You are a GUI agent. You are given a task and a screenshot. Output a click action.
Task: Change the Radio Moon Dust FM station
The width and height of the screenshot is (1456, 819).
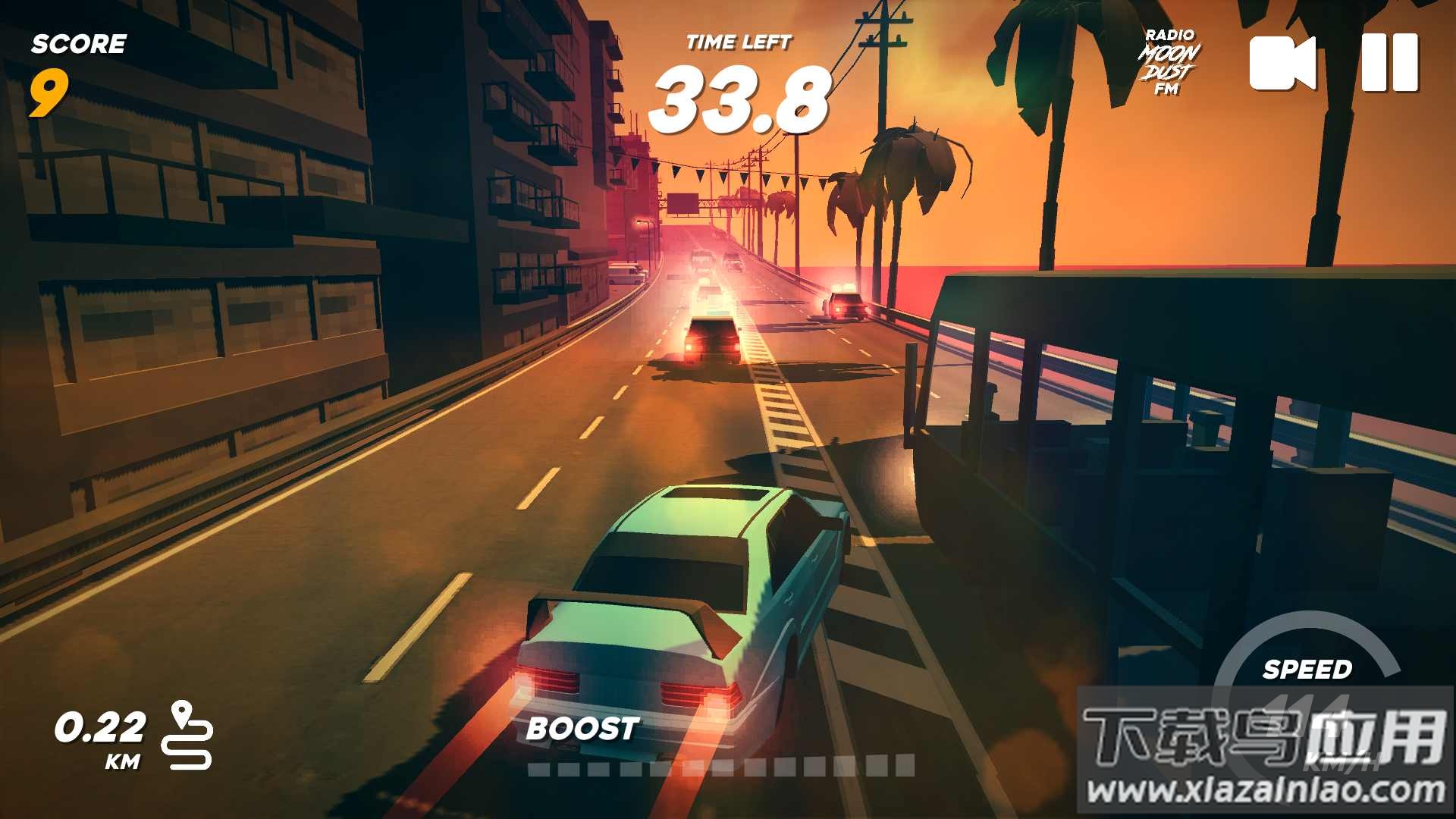point(1169,62)
